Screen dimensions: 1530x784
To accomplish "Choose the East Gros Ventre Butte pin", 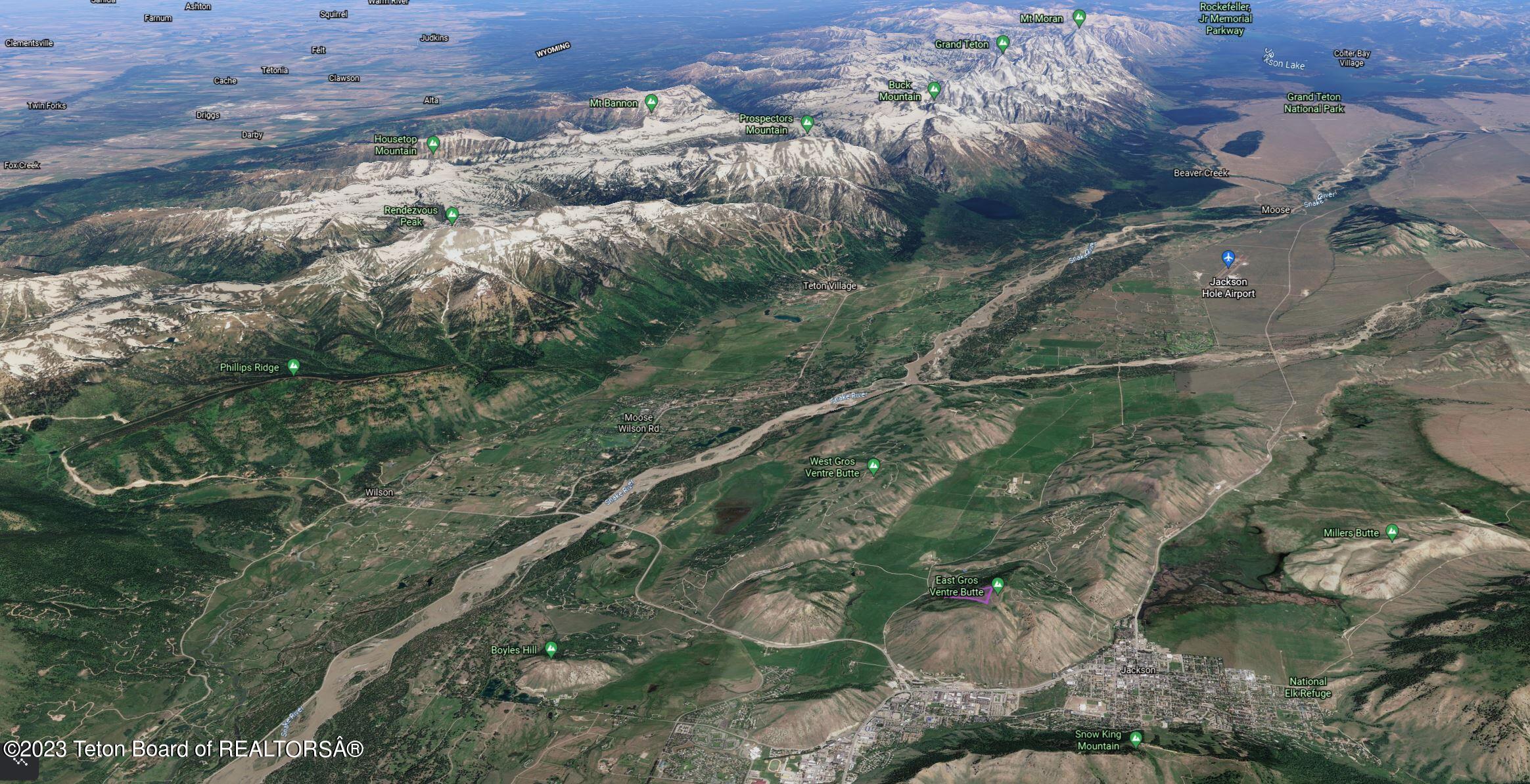I will point(998,585).
